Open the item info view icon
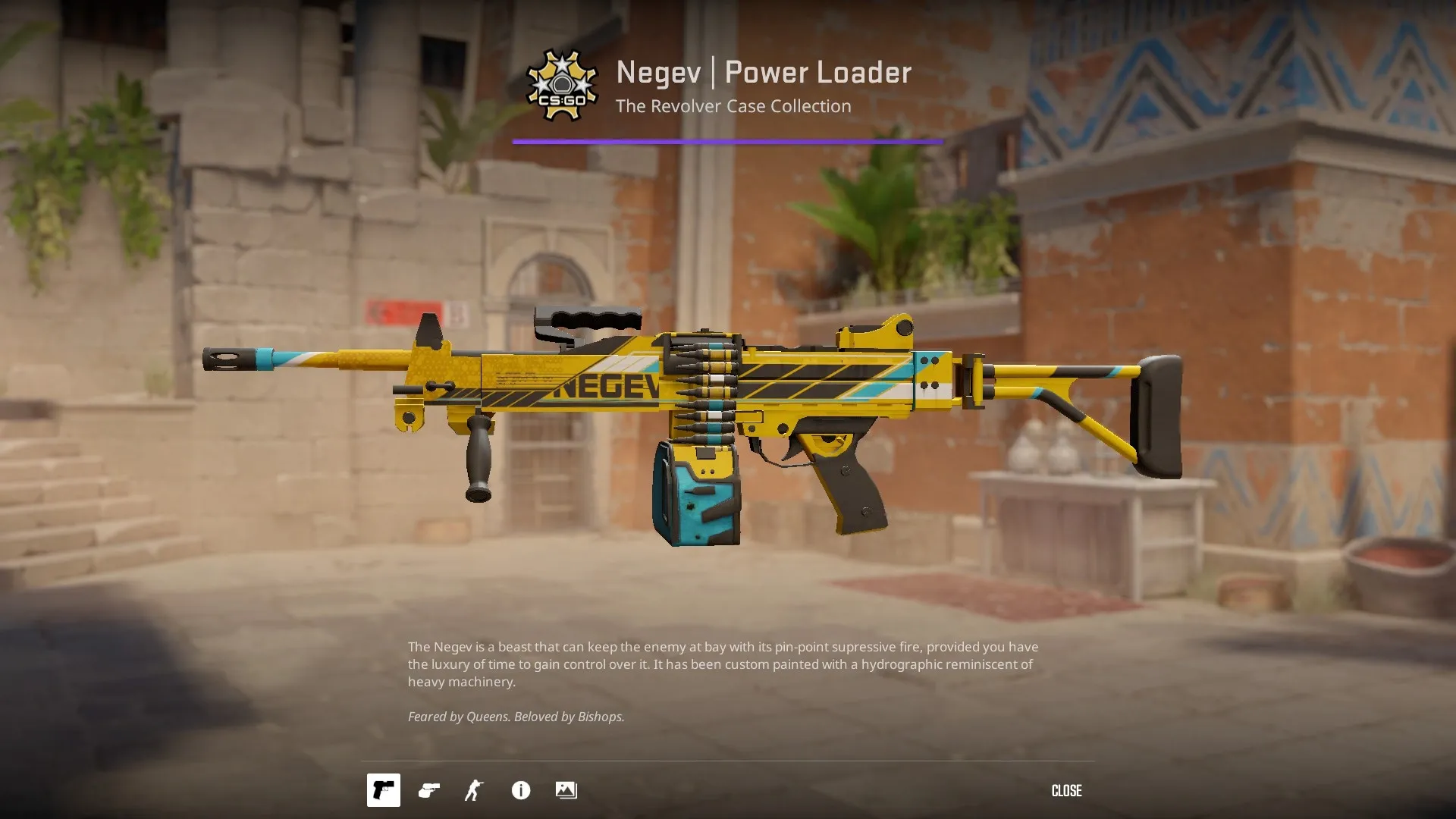Screen dimensions: 1456x819 [520, 790]
